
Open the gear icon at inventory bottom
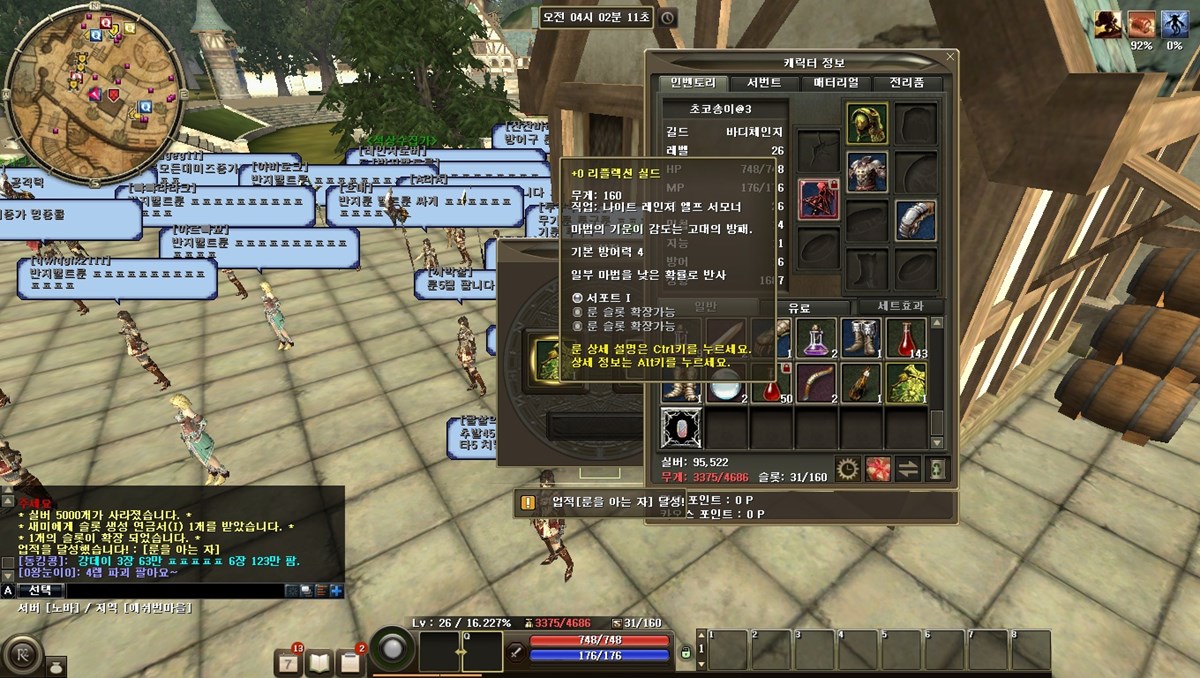[848, 468]
